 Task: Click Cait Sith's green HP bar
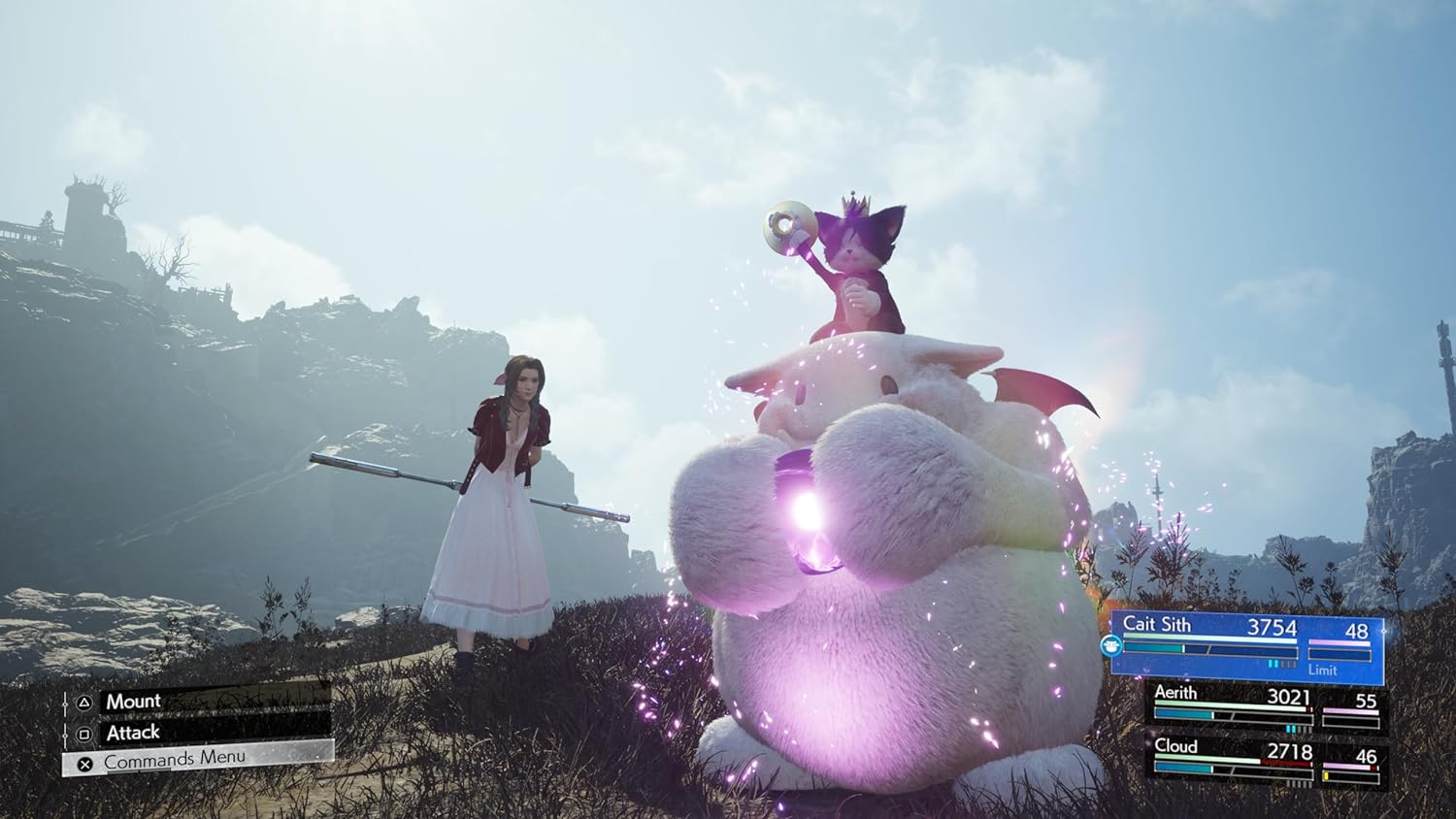(x=1208, y=636)
